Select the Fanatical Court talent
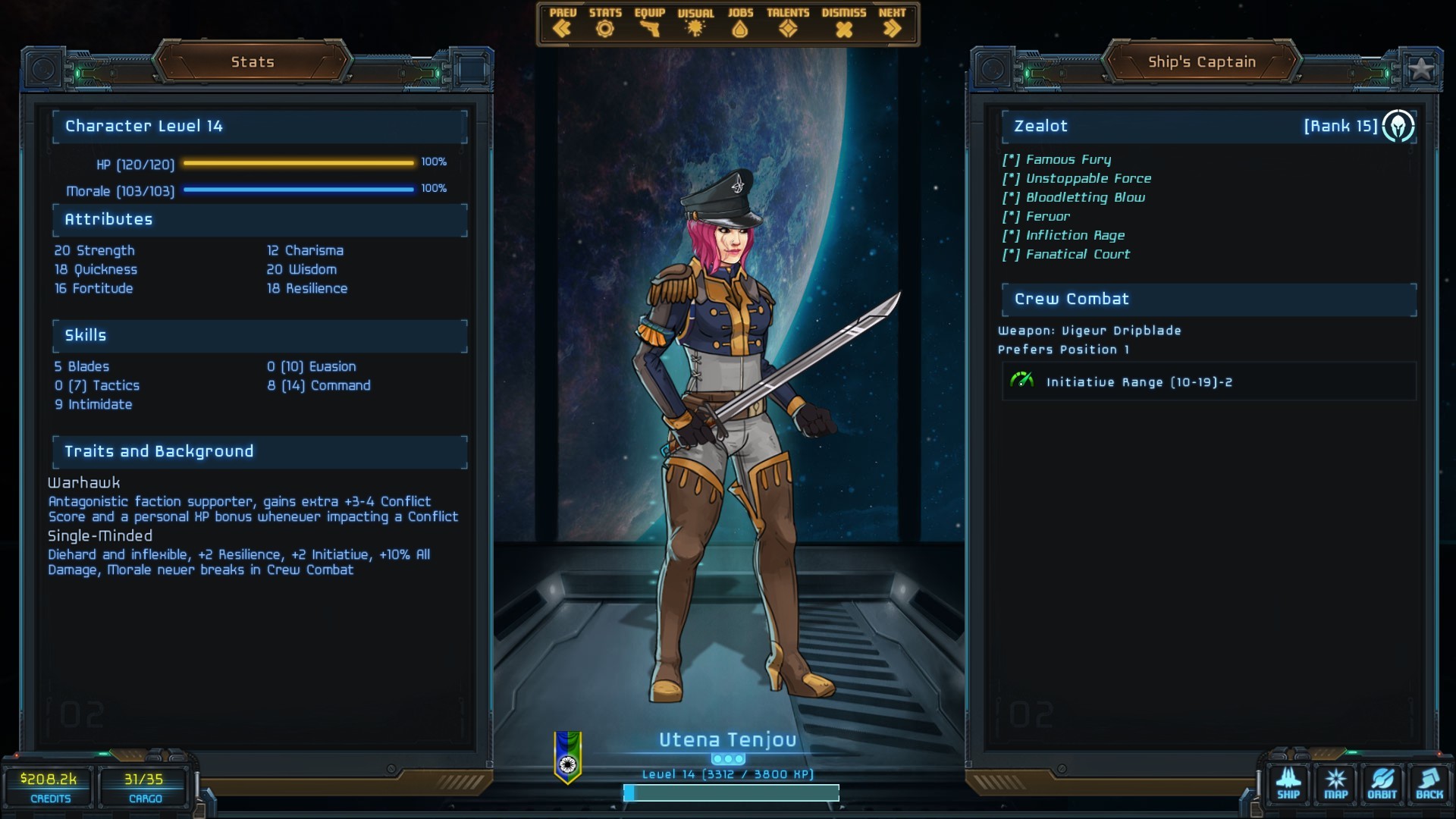Viewport: 1456px width, 819px height. 1077,254
